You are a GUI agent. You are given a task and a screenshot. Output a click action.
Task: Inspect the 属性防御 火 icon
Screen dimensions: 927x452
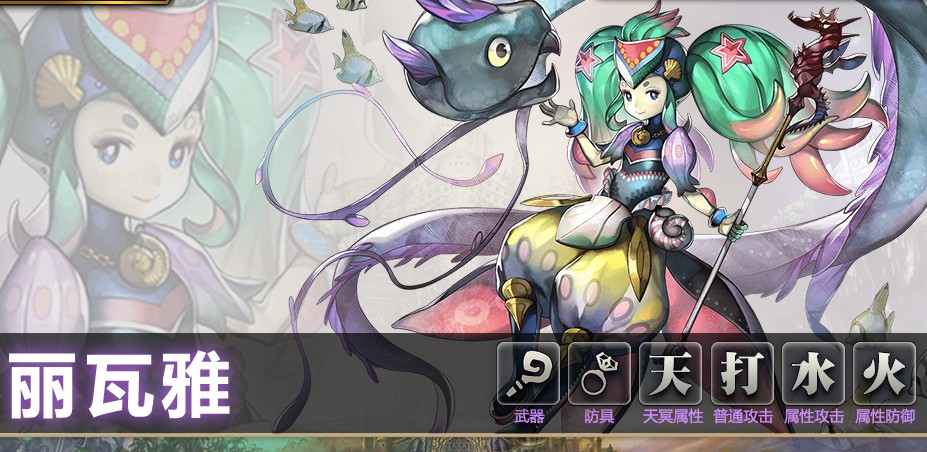(883, 374)
